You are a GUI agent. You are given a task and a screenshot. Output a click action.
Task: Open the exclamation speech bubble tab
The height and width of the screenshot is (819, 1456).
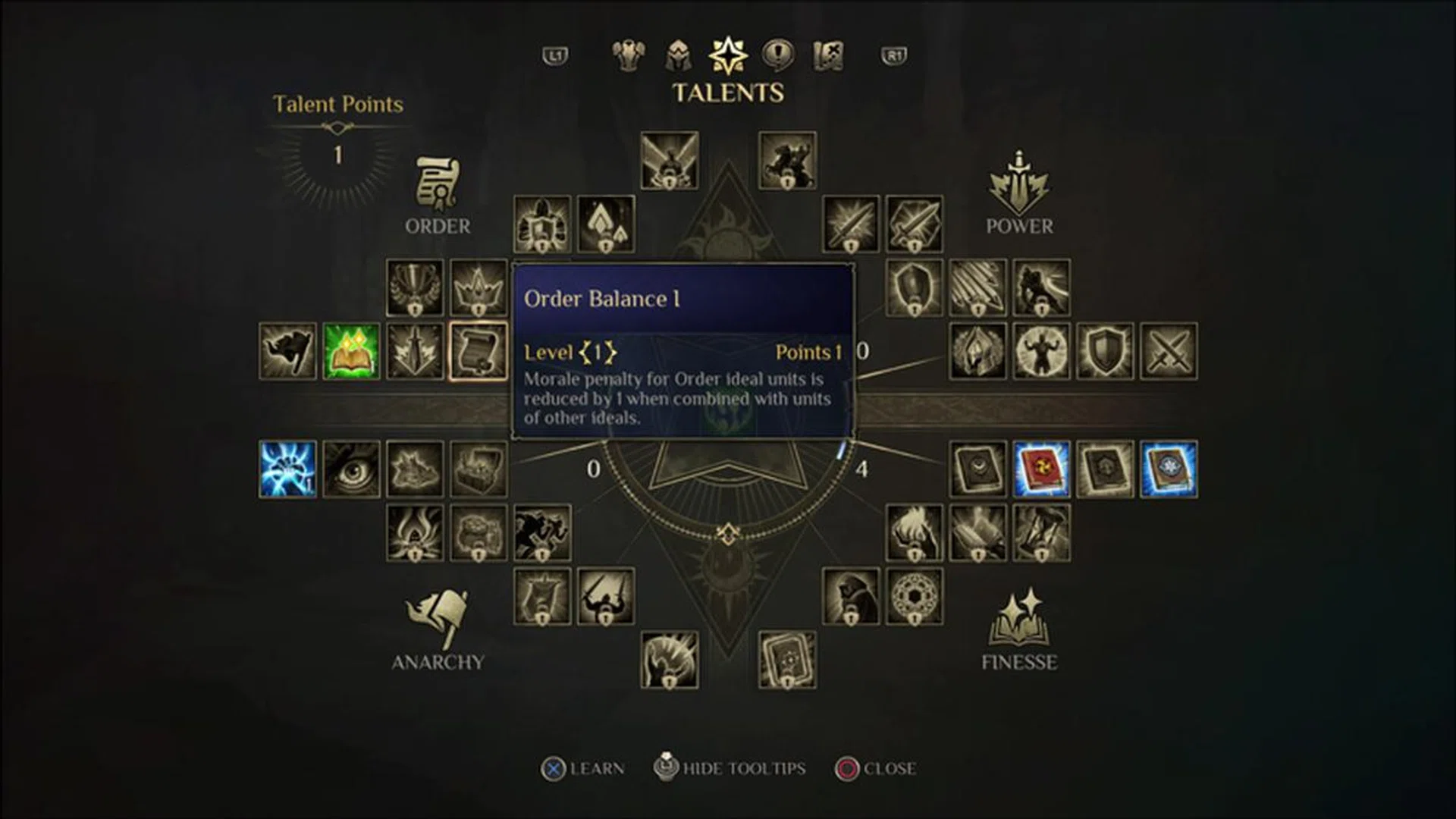[778, 55]
